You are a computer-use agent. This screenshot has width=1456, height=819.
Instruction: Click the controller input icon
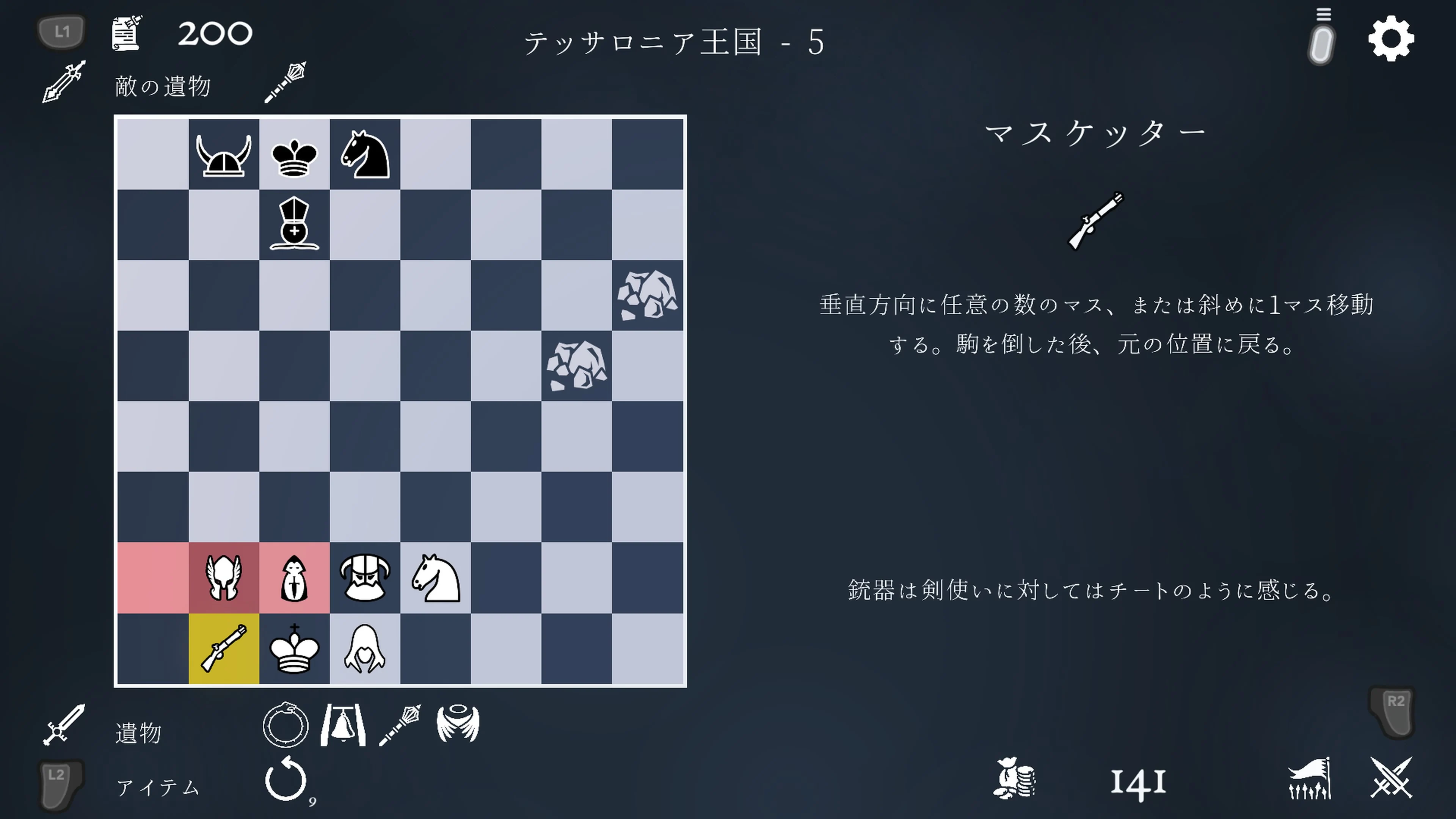(1321, 44)
